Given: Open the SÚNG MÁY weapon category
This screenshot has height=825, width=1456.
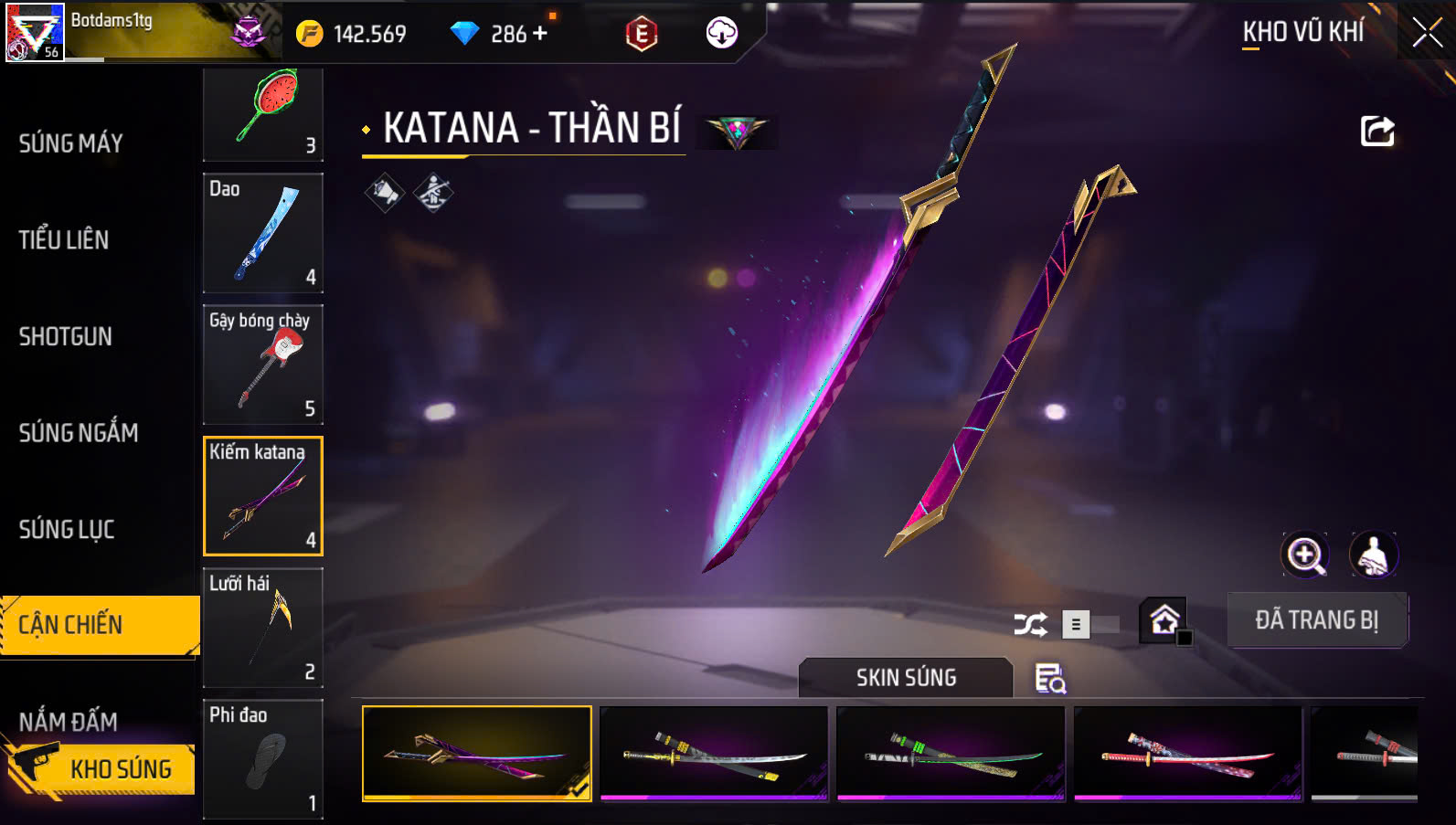Looking at the screenshot, I should 71,143.
